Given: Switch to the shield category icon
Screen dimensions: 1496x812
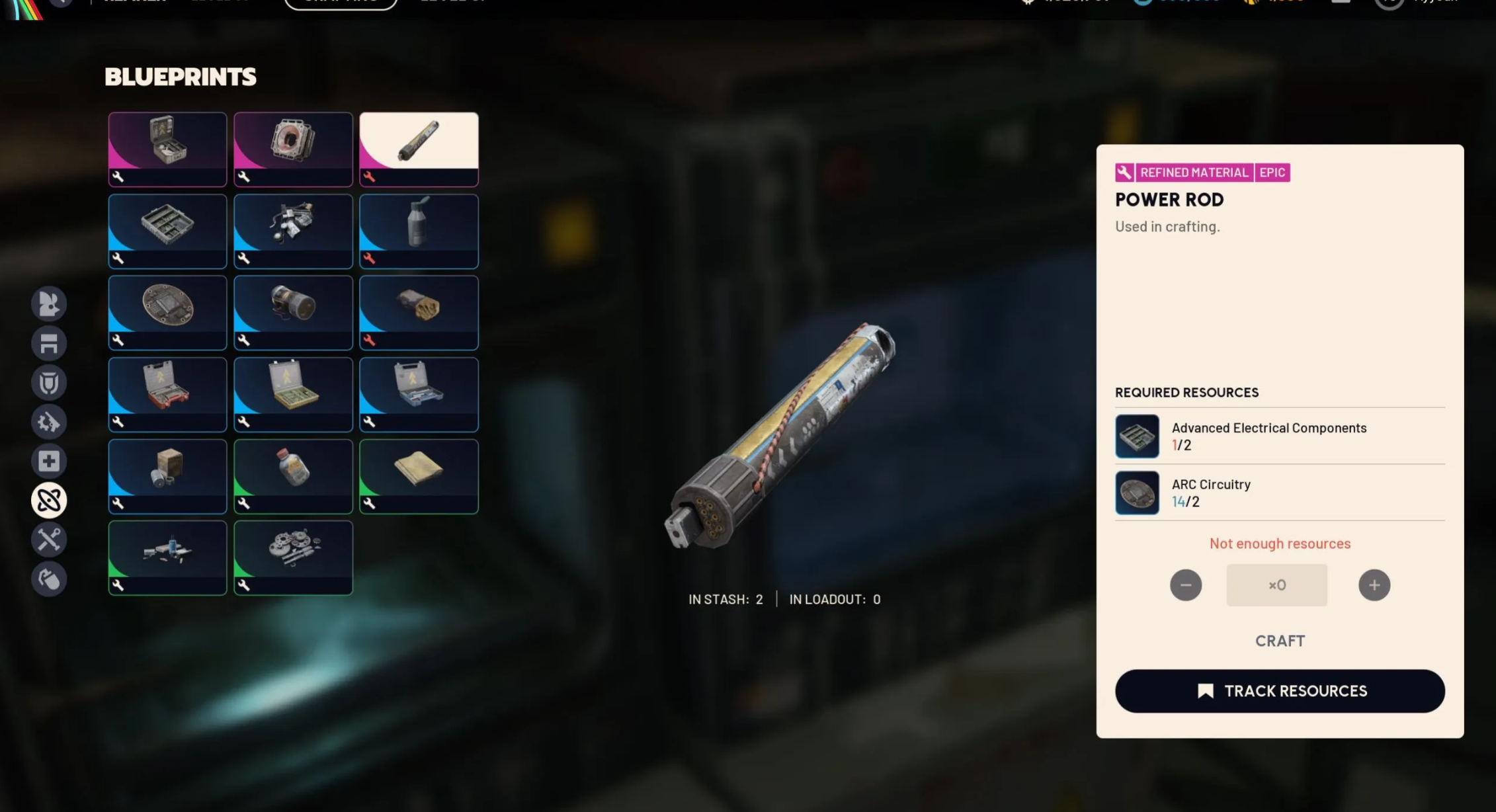Looking at the screenshot, I should [49, 382].
